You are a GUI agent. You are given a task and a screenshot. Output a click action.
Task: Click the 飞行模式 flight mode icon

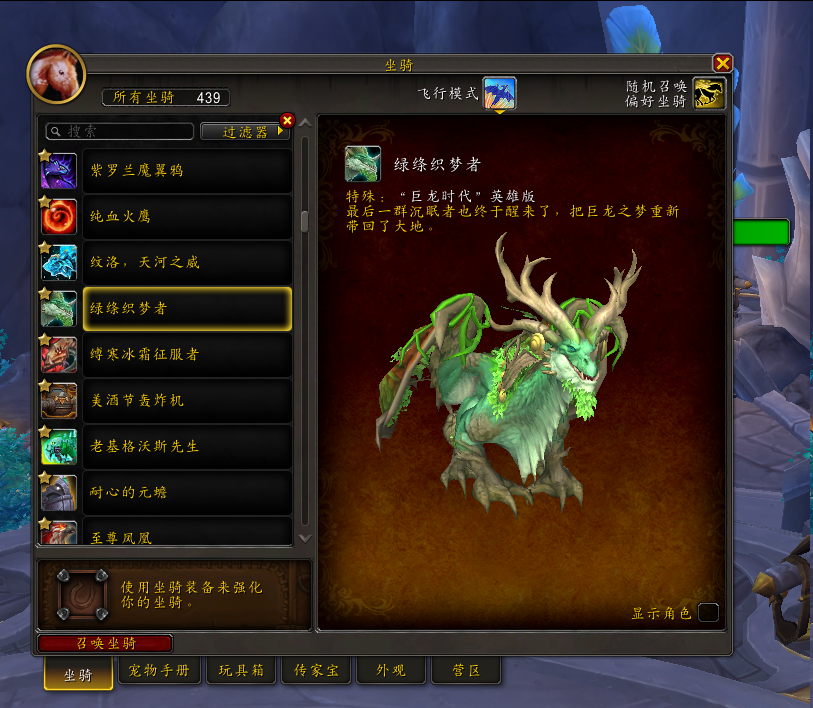click(x=500, y=93)
